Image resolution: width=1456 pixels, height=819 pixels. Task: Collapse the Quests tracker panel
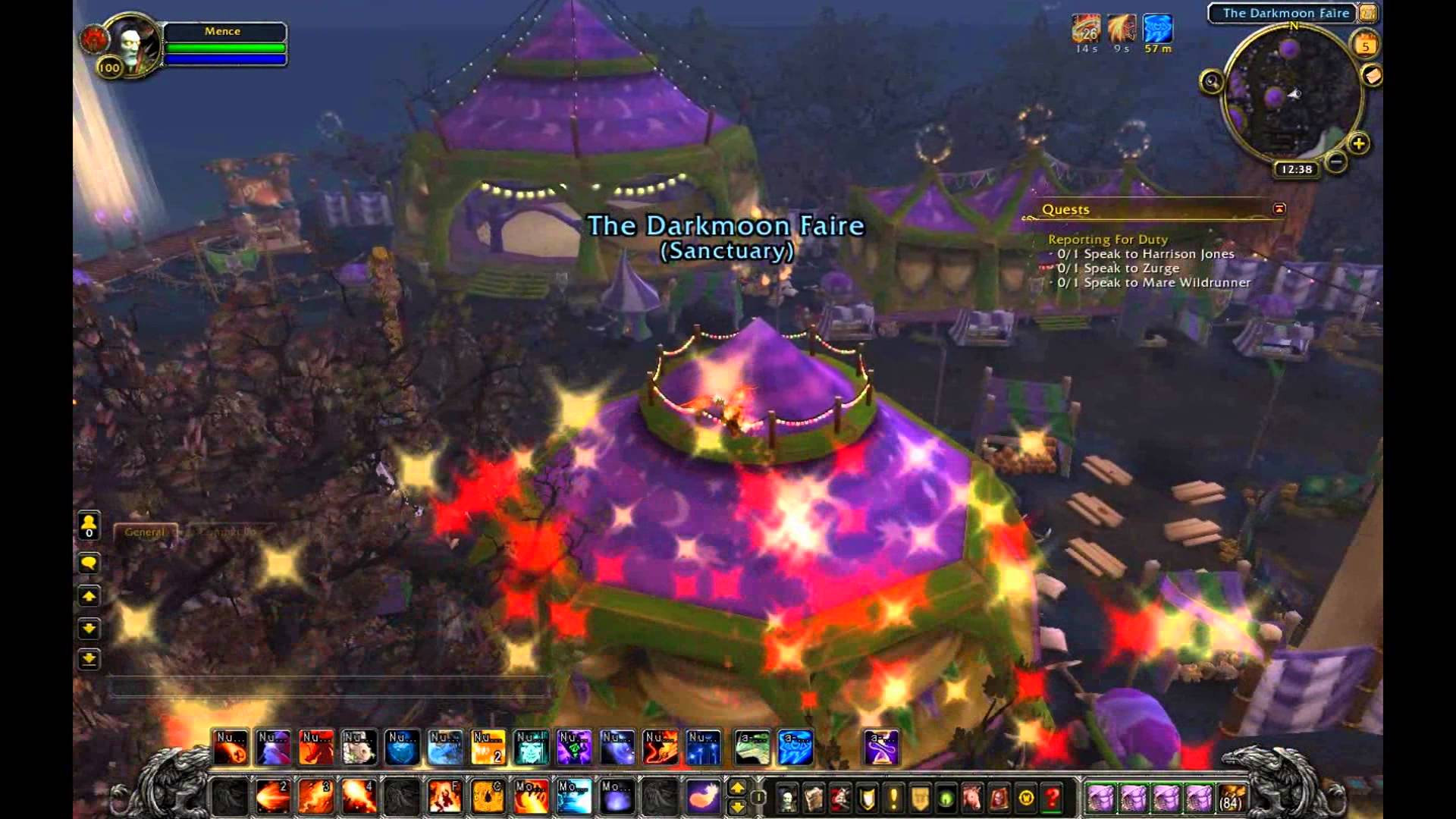click(1279, 209)
